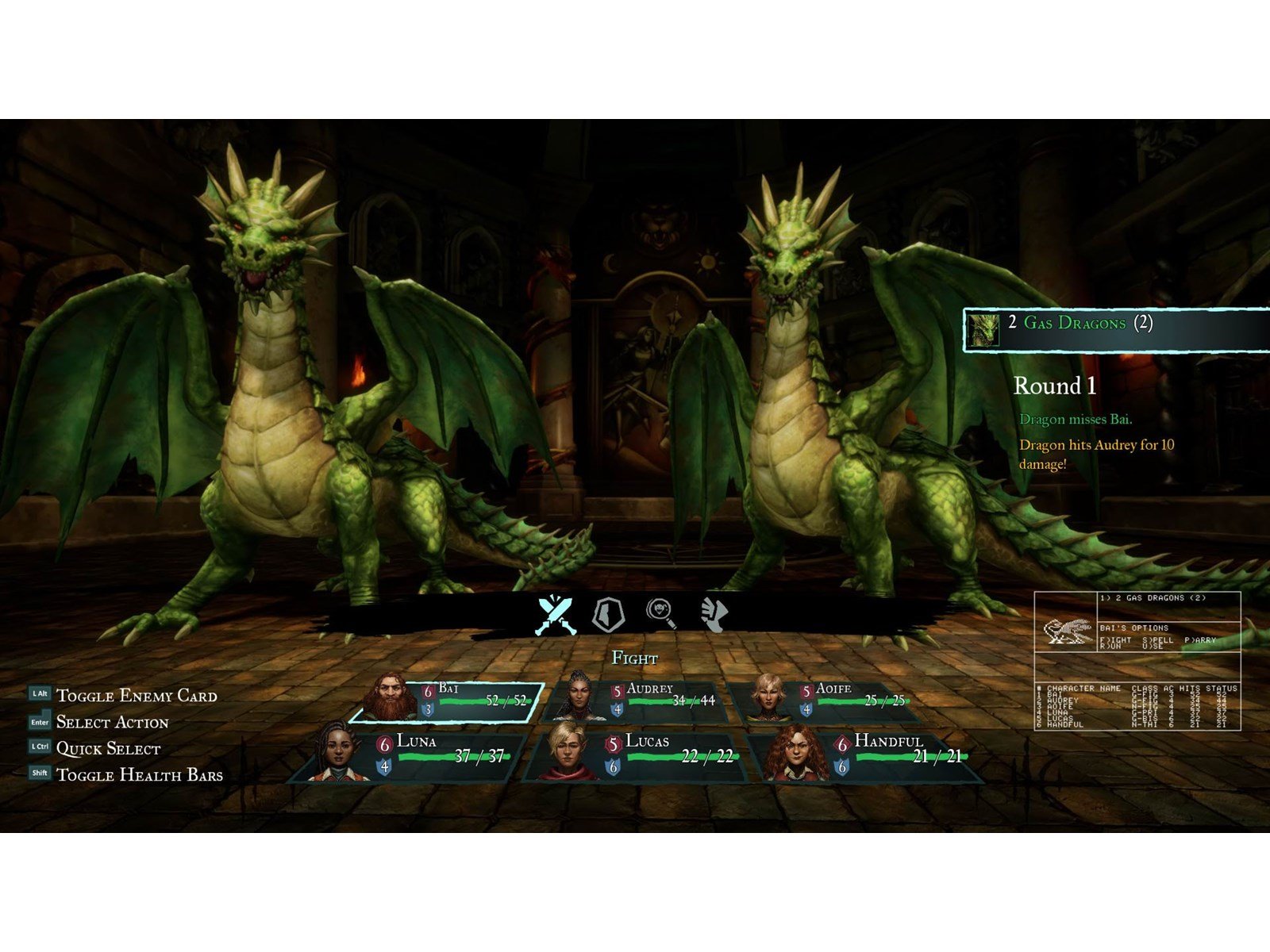1270x952 pixels.
Task: Toggle Health Bars display
Action: pyautogui.click(x=139, y=774)
